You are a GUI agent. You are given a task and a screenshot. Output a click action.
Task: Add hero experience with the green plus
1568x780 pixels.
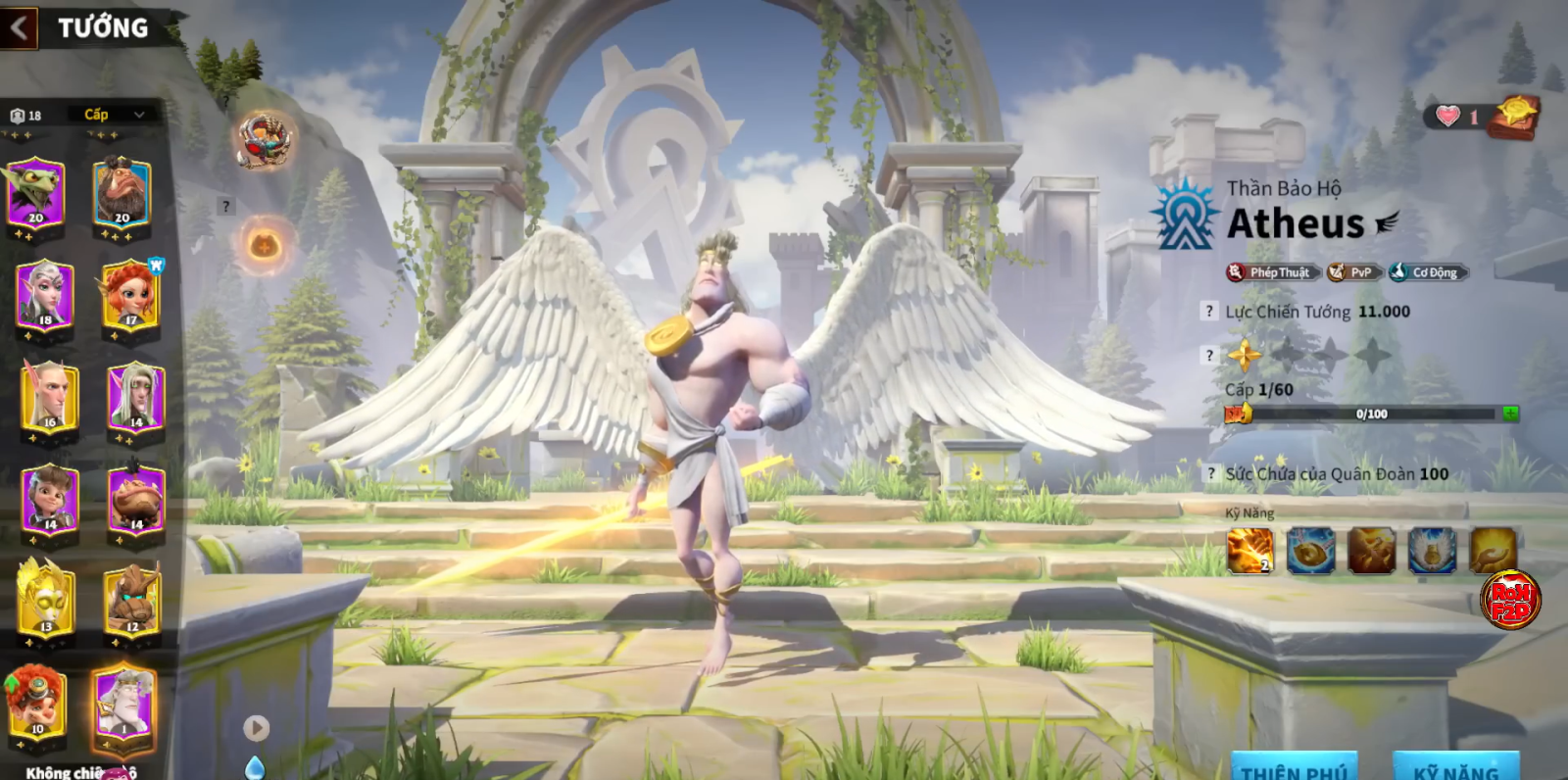click(1510, 414)
